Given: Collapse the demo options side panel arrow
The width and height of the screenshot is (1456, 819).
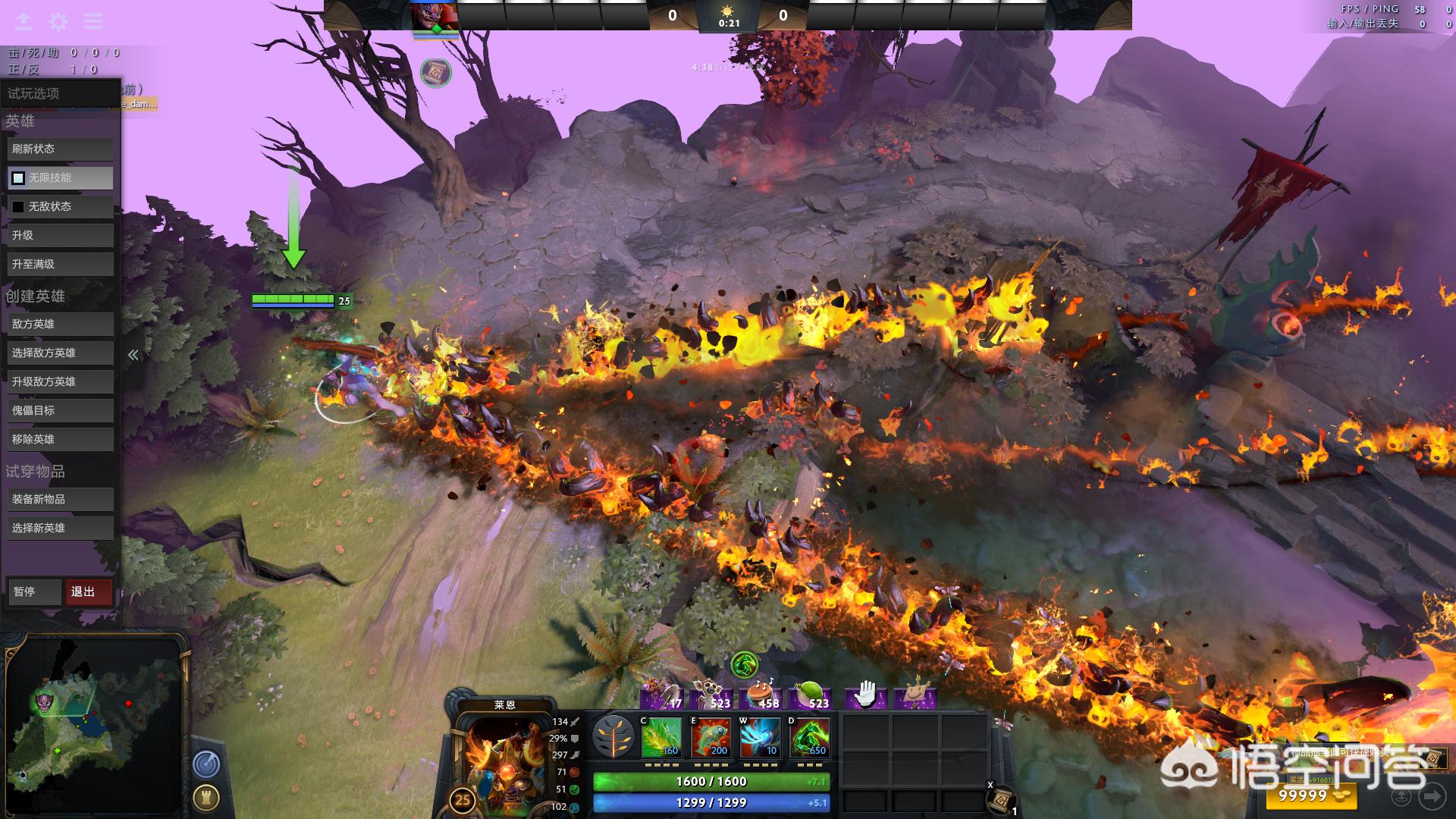Looking at the screenshot, I should coord(133,355).
